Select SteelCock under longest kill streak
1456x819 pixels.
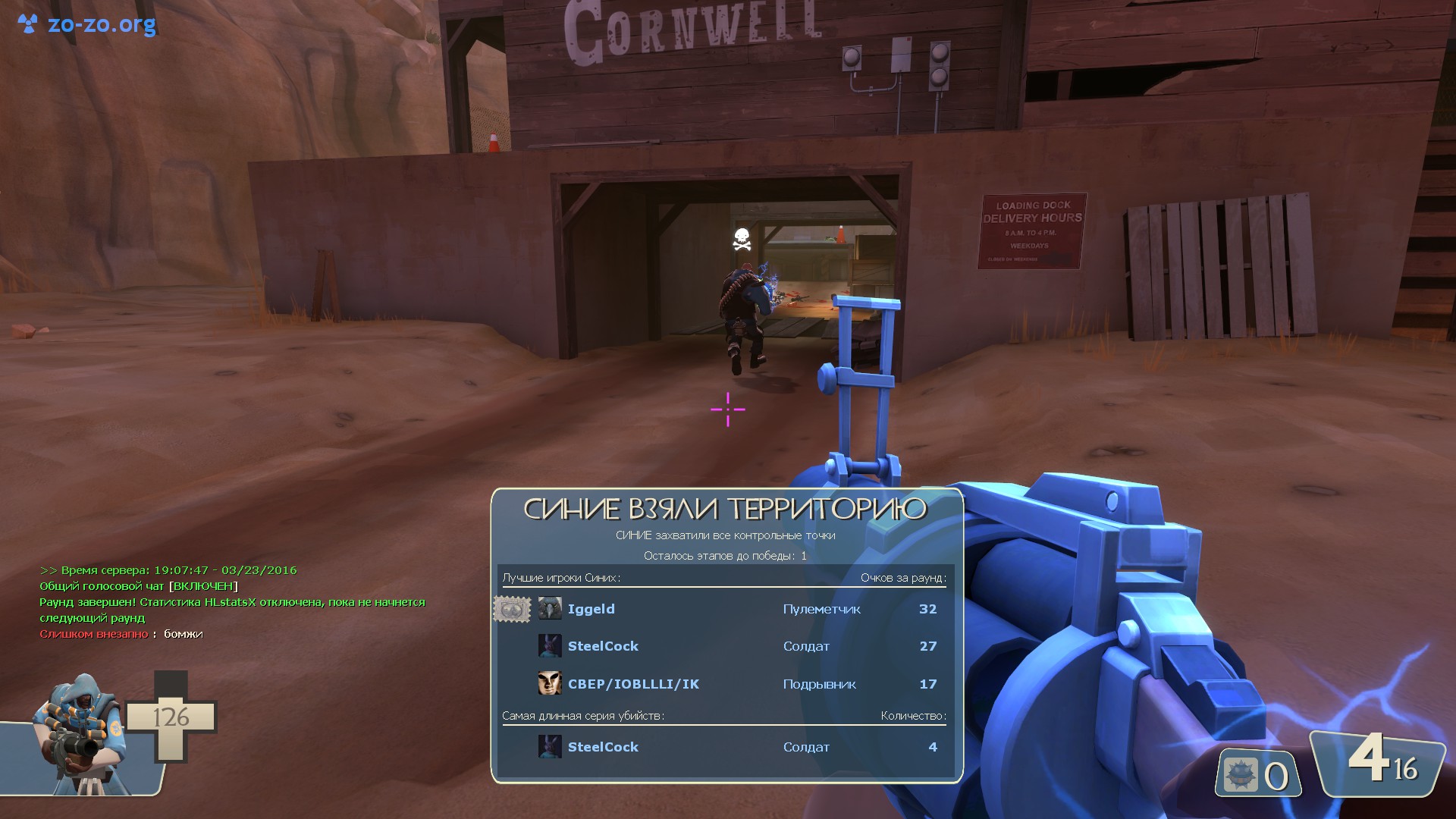coord(603,747)
